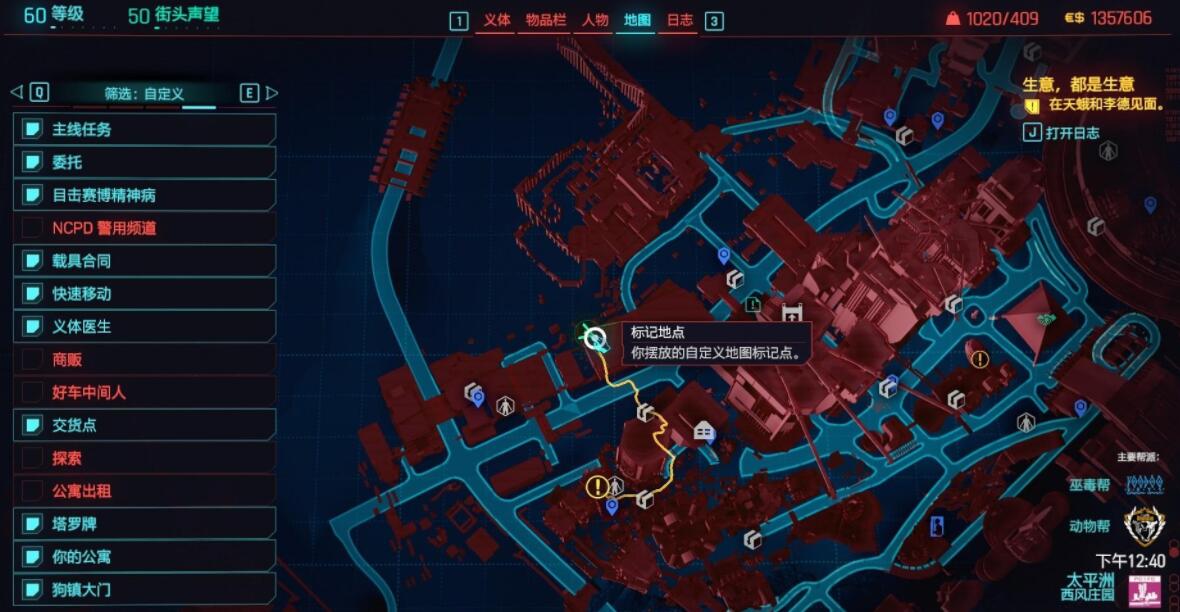
Task: Toggle the 委托 filter entry
Action: [x=145, y=162]
